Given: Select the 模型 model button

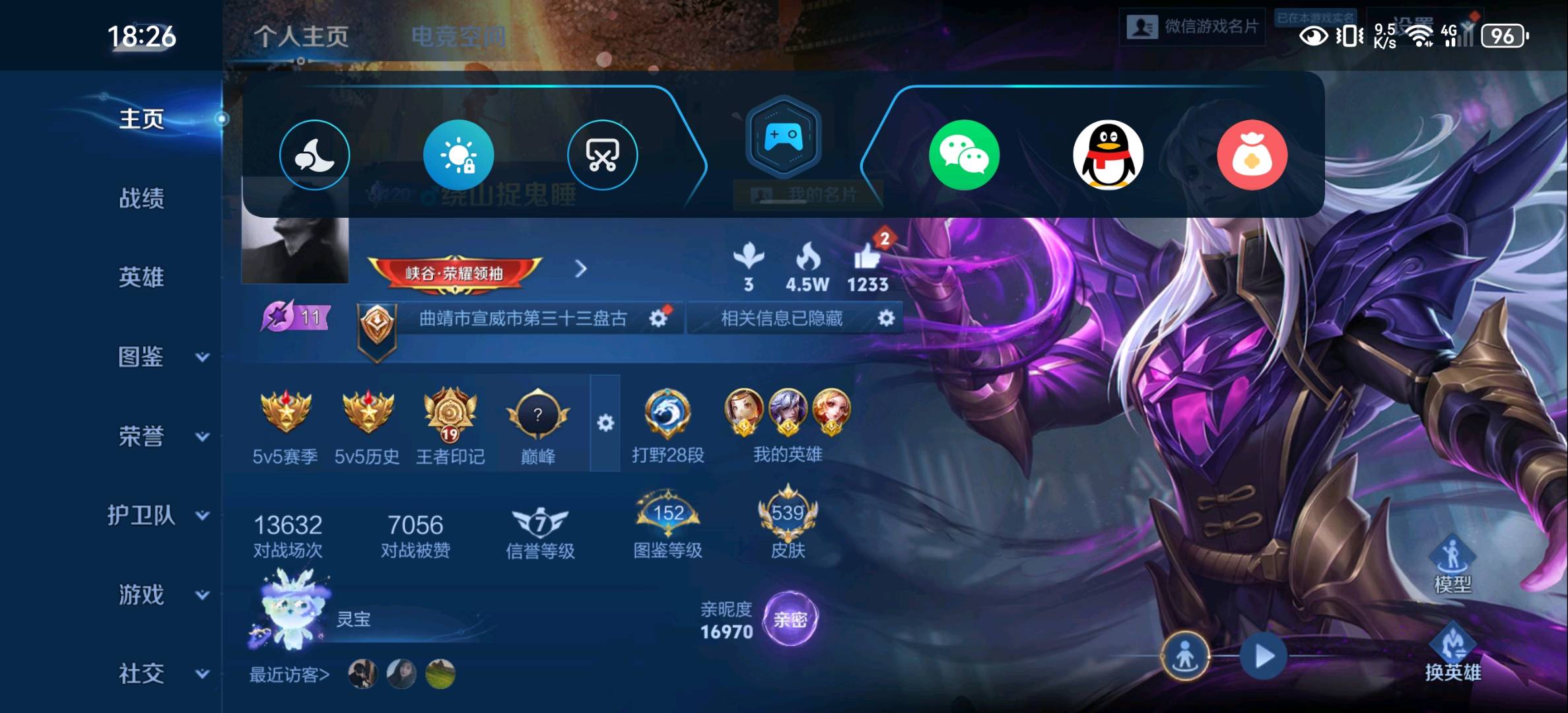Looking at the screenshot, I should tap(1452, 566).
